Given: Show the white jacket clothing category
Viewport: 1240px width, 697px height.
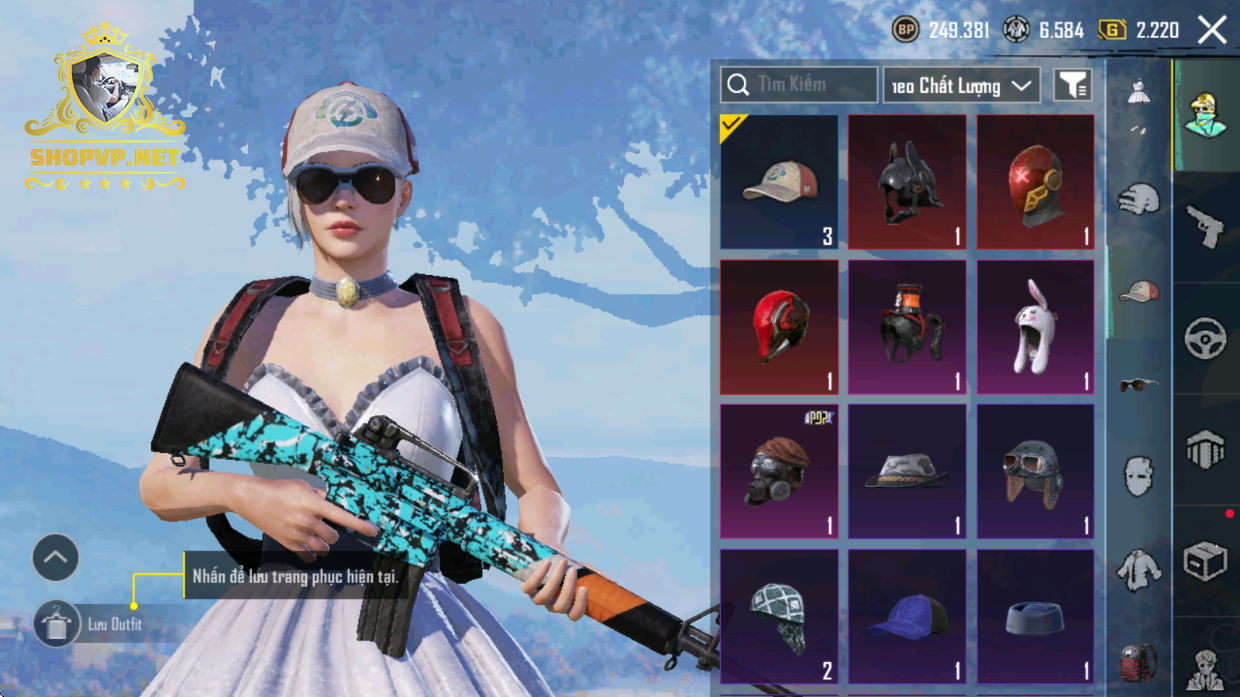Looking at the screenshot, I should (1138, 568).
